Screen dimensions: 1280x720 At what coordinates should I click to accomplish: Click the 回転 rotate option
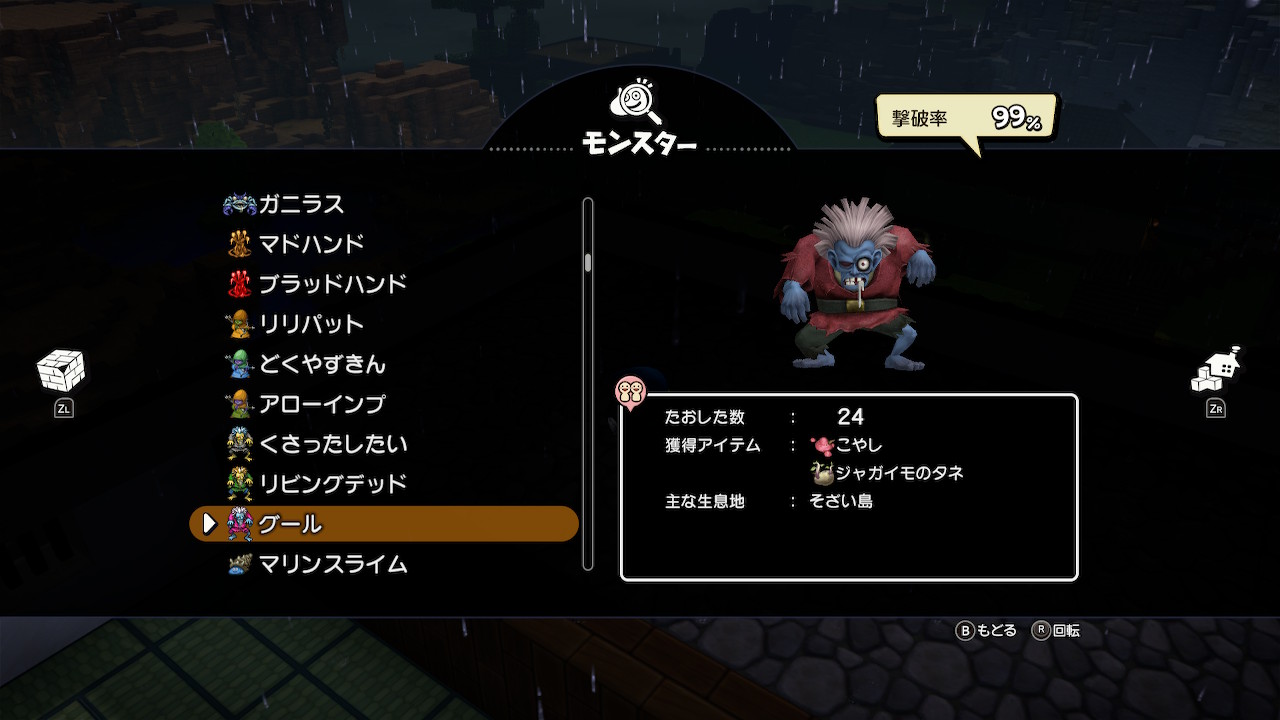click(1056, 631)
